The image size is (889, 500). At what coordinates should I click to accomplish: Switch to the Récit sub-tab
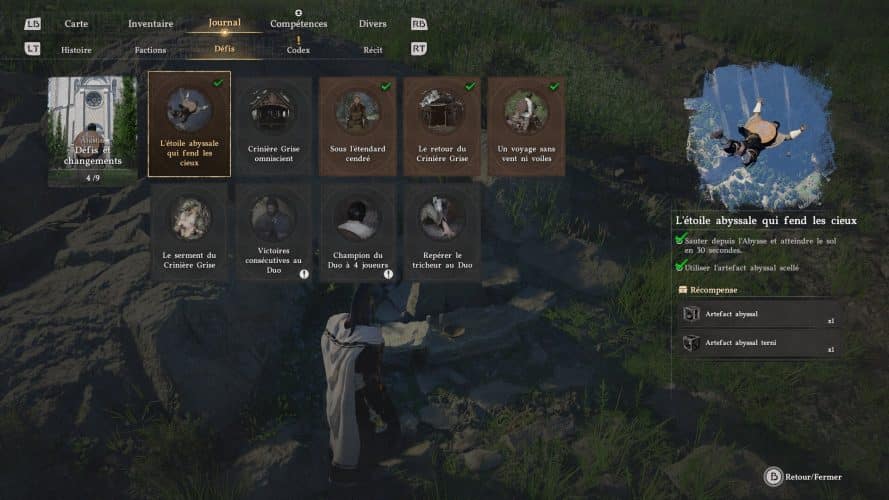pyautogui.click(x=372, y=49)
